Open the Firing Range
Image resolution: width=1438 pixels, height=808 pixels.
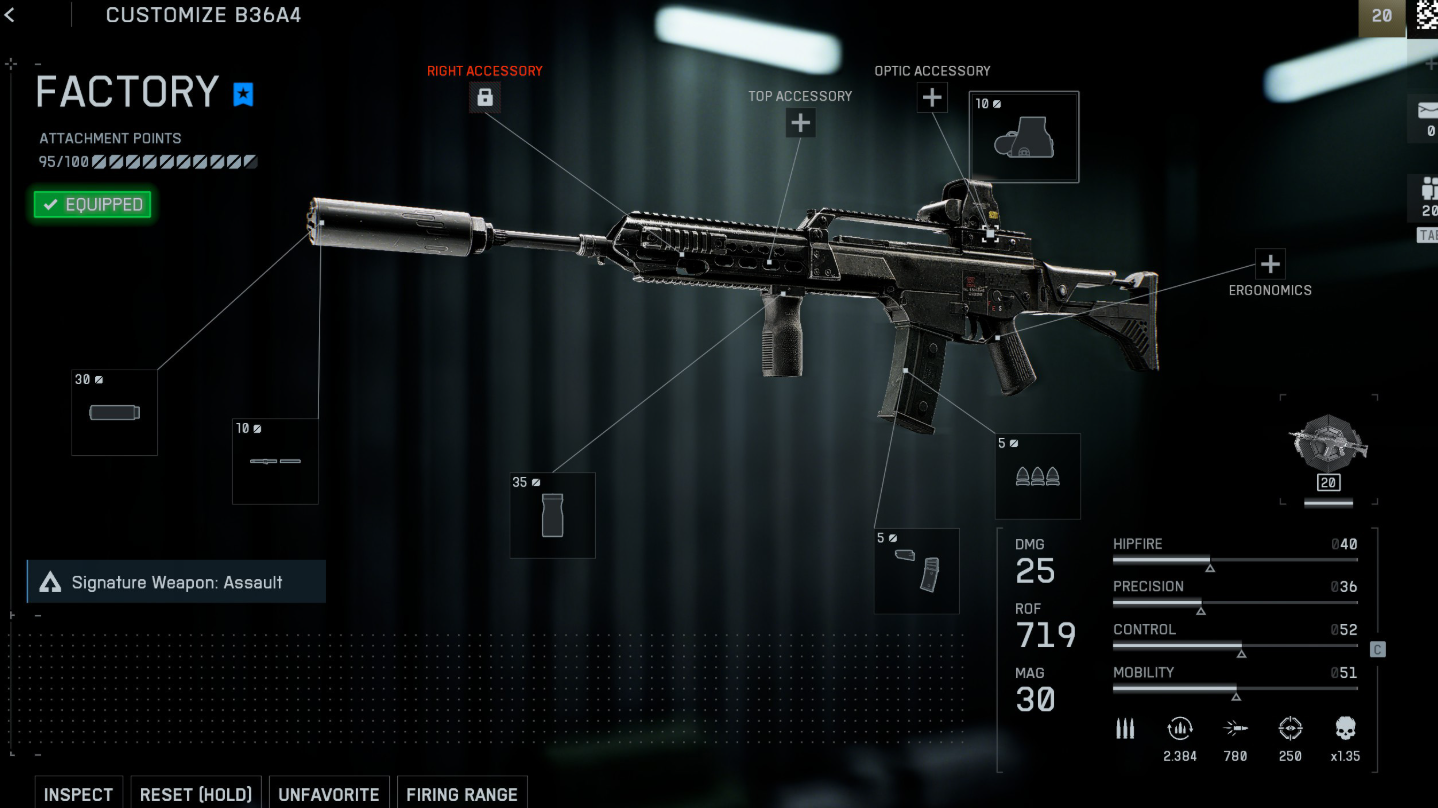[x=461, y=794]
